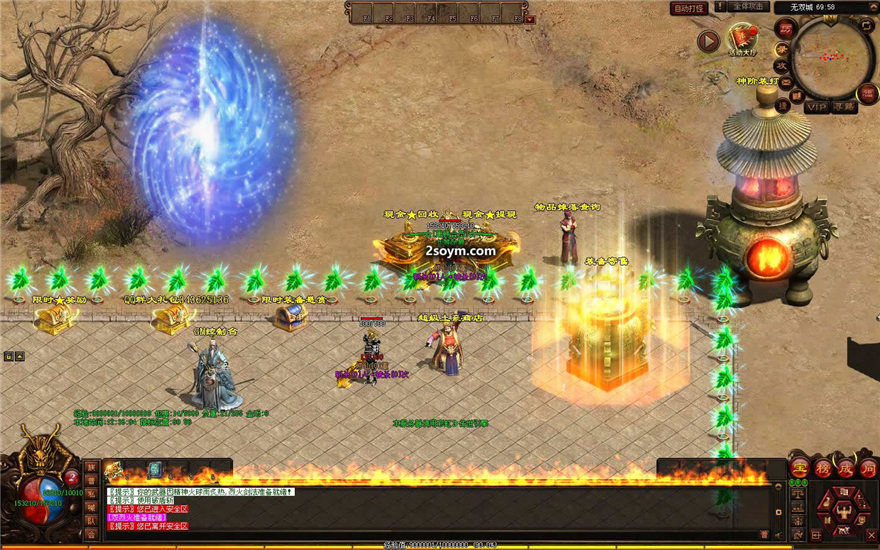Enable the 自动打怪 auto-fight button
The image size is (880, 550).
[x=689, y=8]
